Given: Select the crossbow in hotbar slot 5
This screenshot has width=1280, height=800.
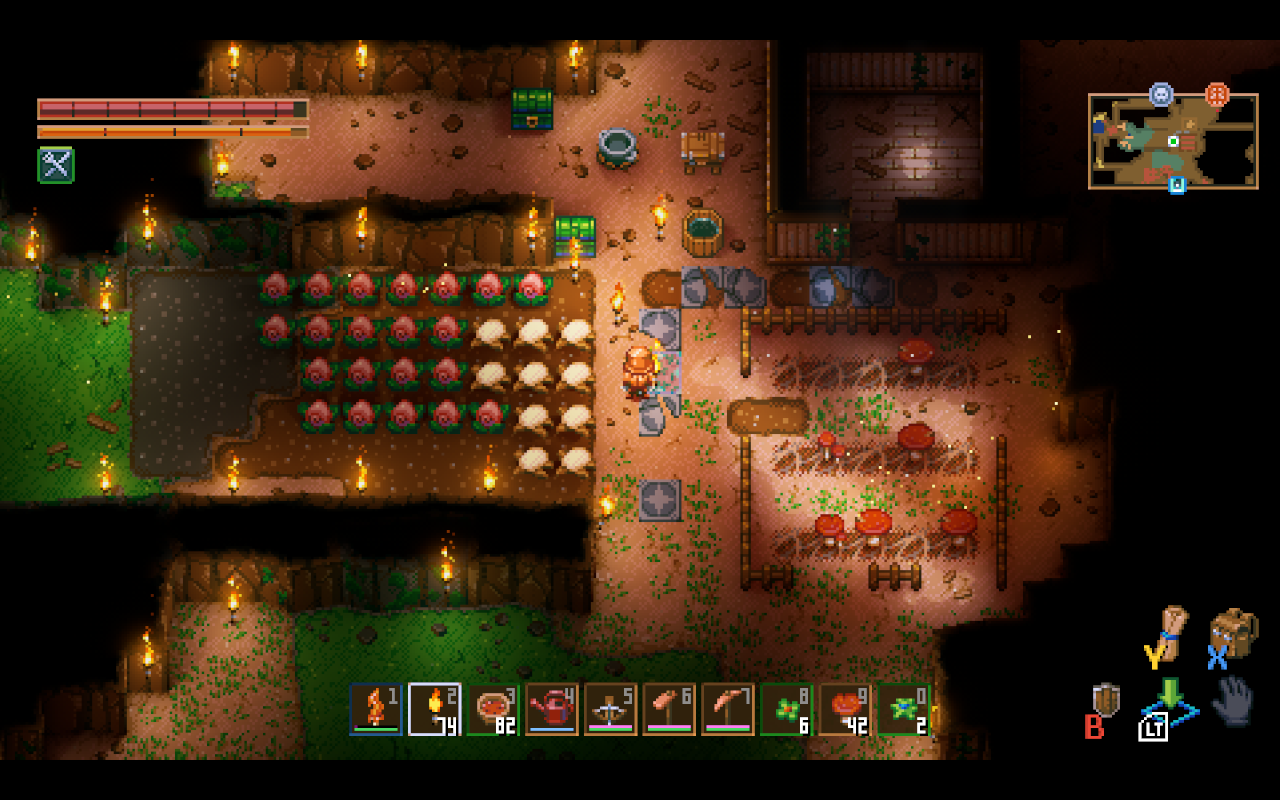Looking at the screenshot, I should click(611, 709).
